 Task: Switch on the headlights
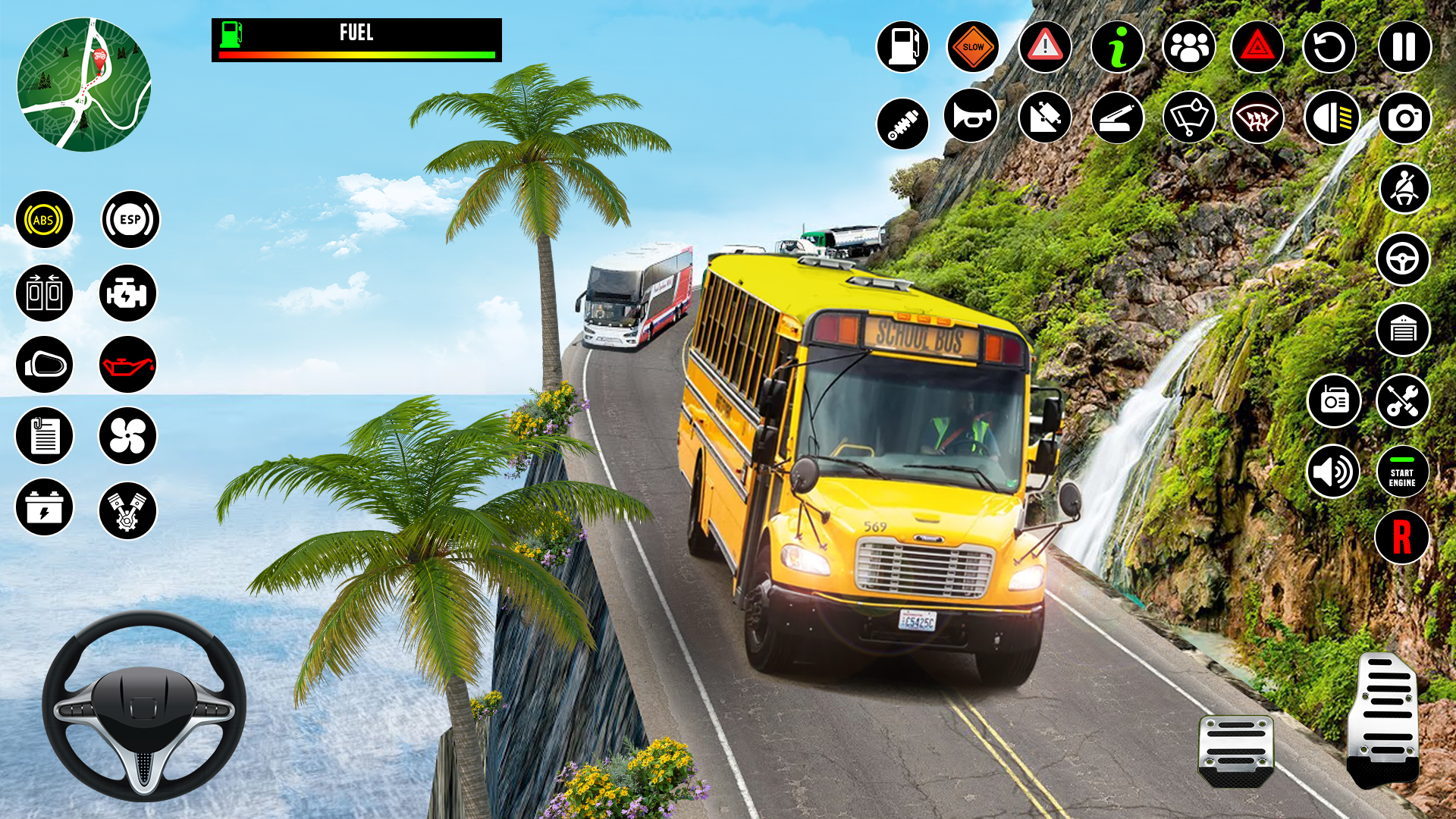(x=1333, y=116)
